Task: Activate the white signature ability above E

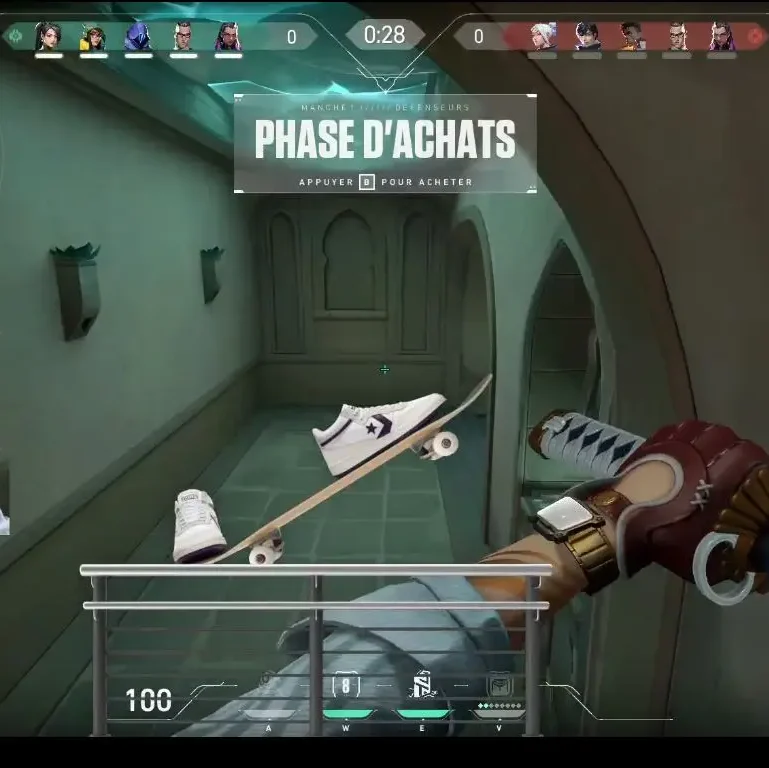Action: click(x=422, y=685)
